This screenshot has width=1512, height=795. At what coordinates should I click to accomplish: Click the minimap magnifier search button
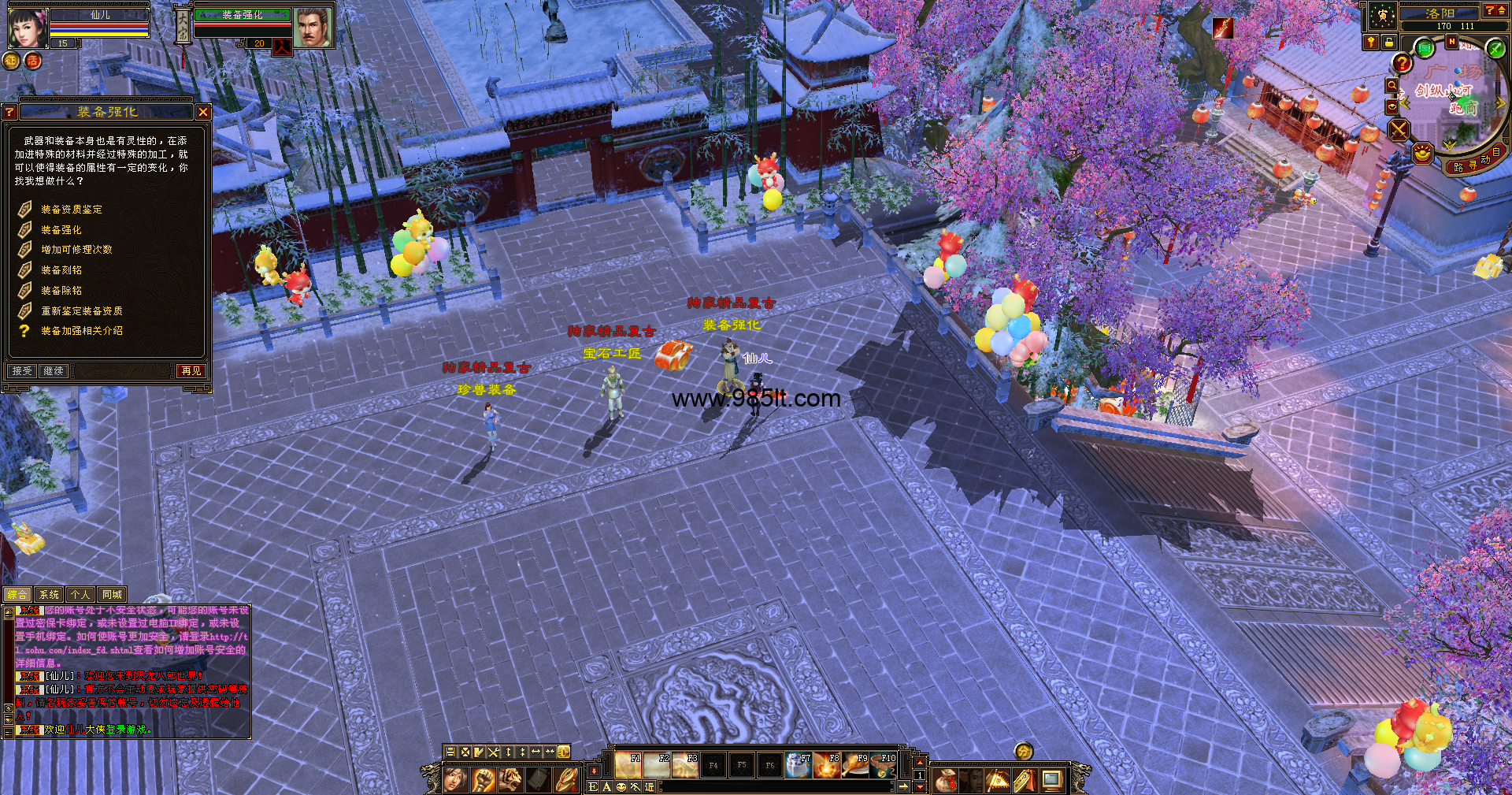point(1392,86)
